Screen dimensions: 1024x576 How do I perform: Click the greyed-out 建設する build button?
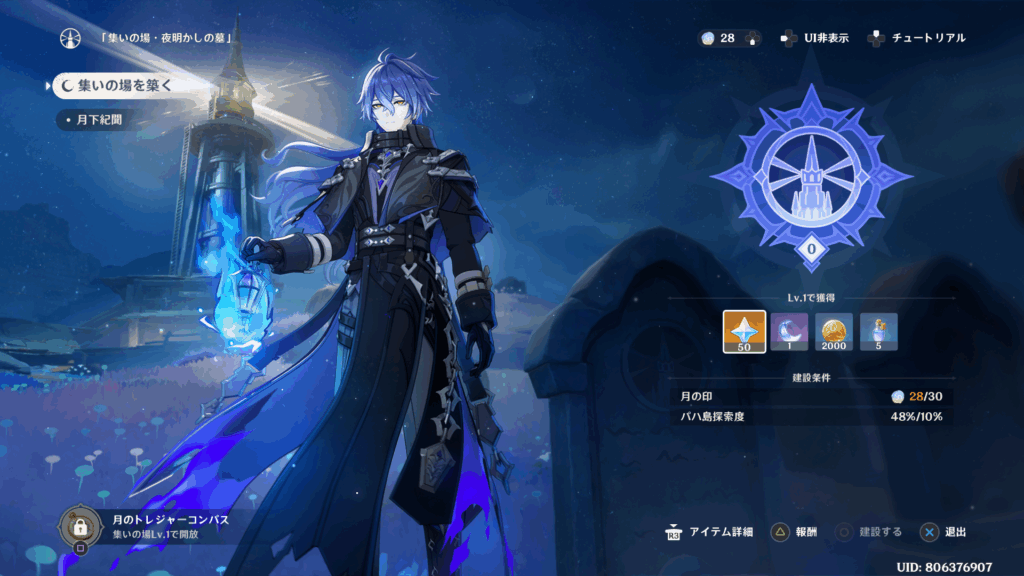tap(870, 532)
